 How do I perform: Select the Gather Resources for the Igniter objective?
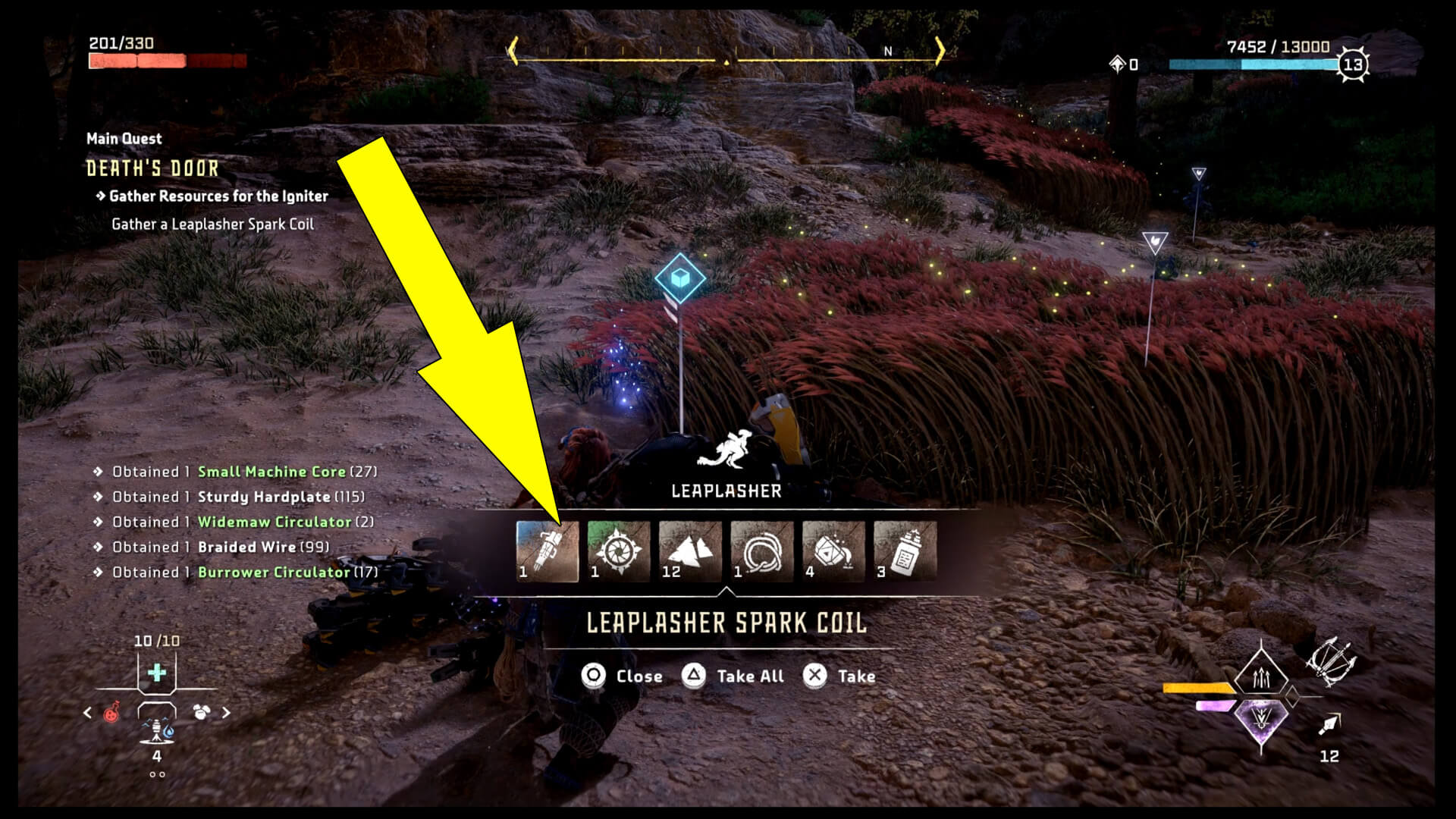coord(215,195)
